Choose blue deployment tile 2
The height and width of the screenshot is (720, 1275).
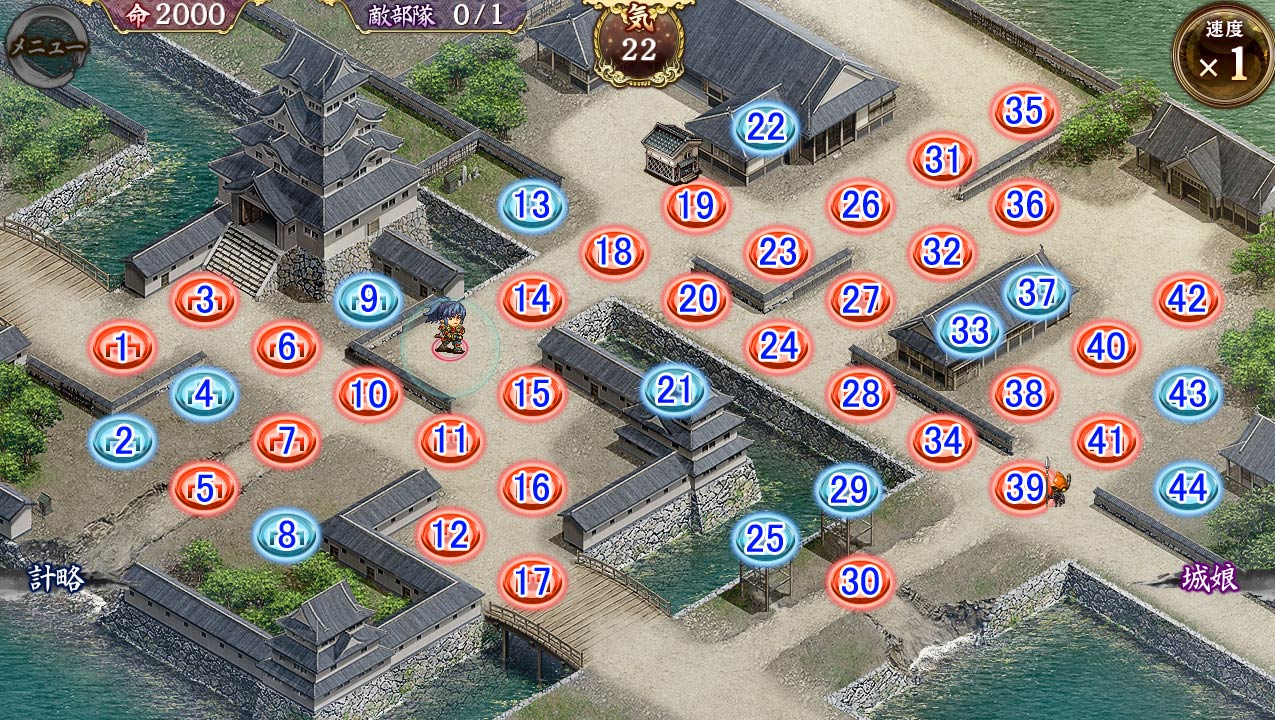tap(123, 441)
